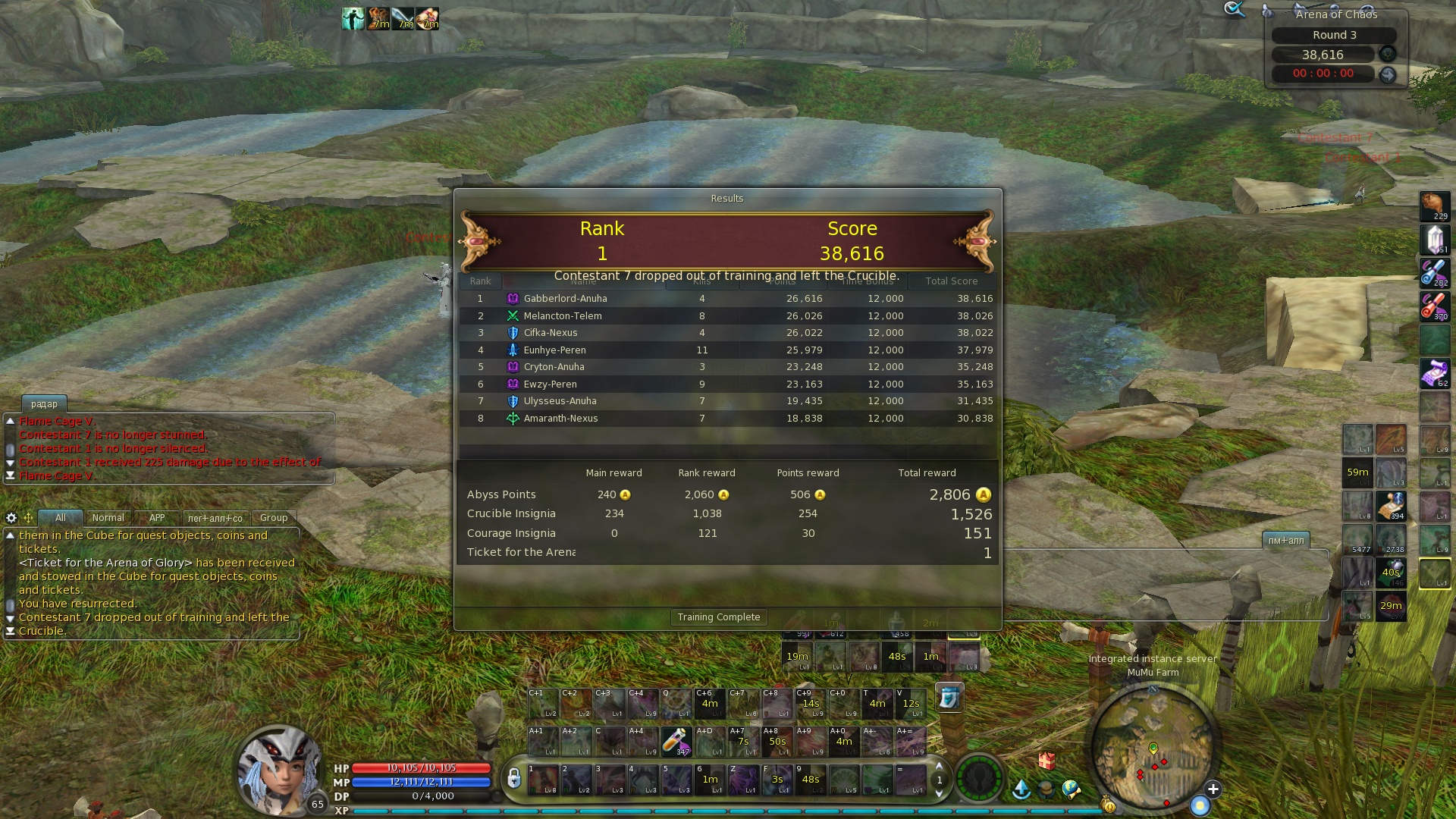Click the down arrow on the quick bar page selector
Screen dimensions: 1456x819
click(x=939, y=794)
